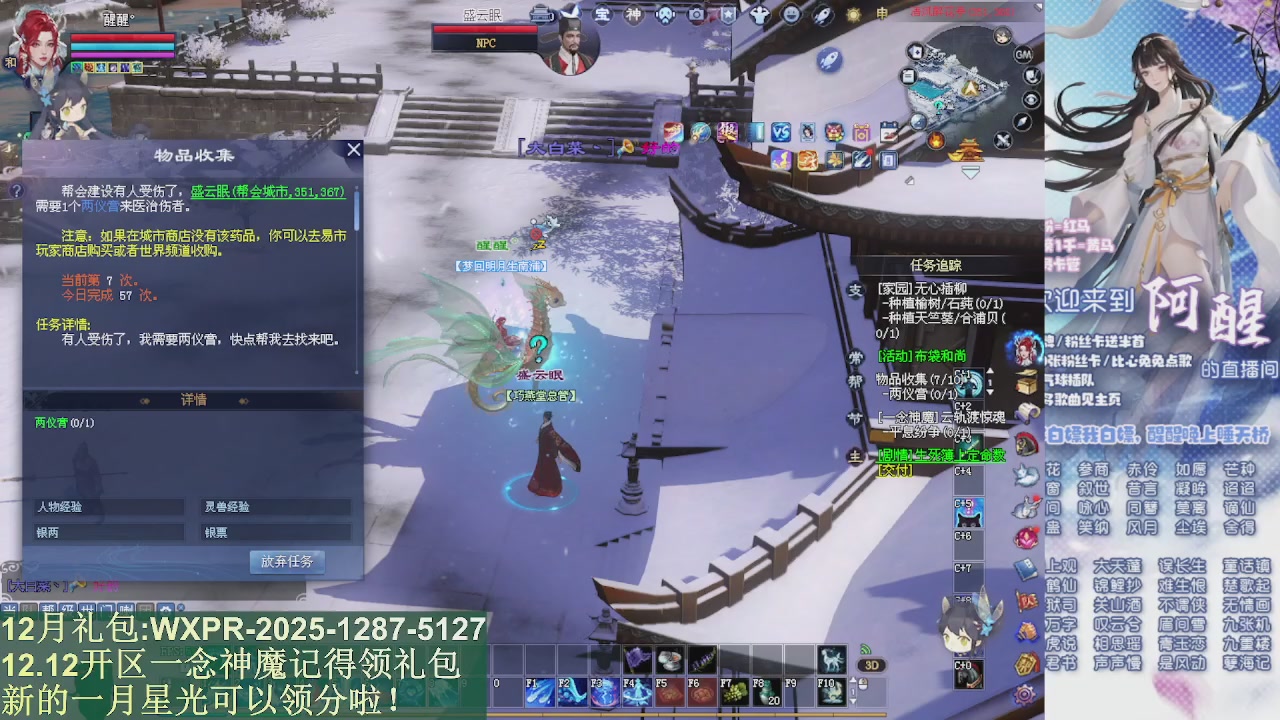The image size is (1280, 720).
Task: Select the camera screenshot icon on top bar
Action: [x=696, y=14]
